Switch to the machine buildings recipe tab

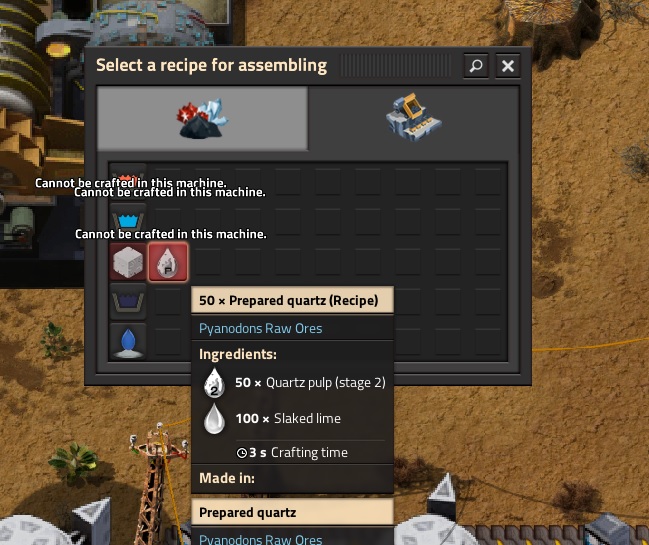[x=413, y=118]
